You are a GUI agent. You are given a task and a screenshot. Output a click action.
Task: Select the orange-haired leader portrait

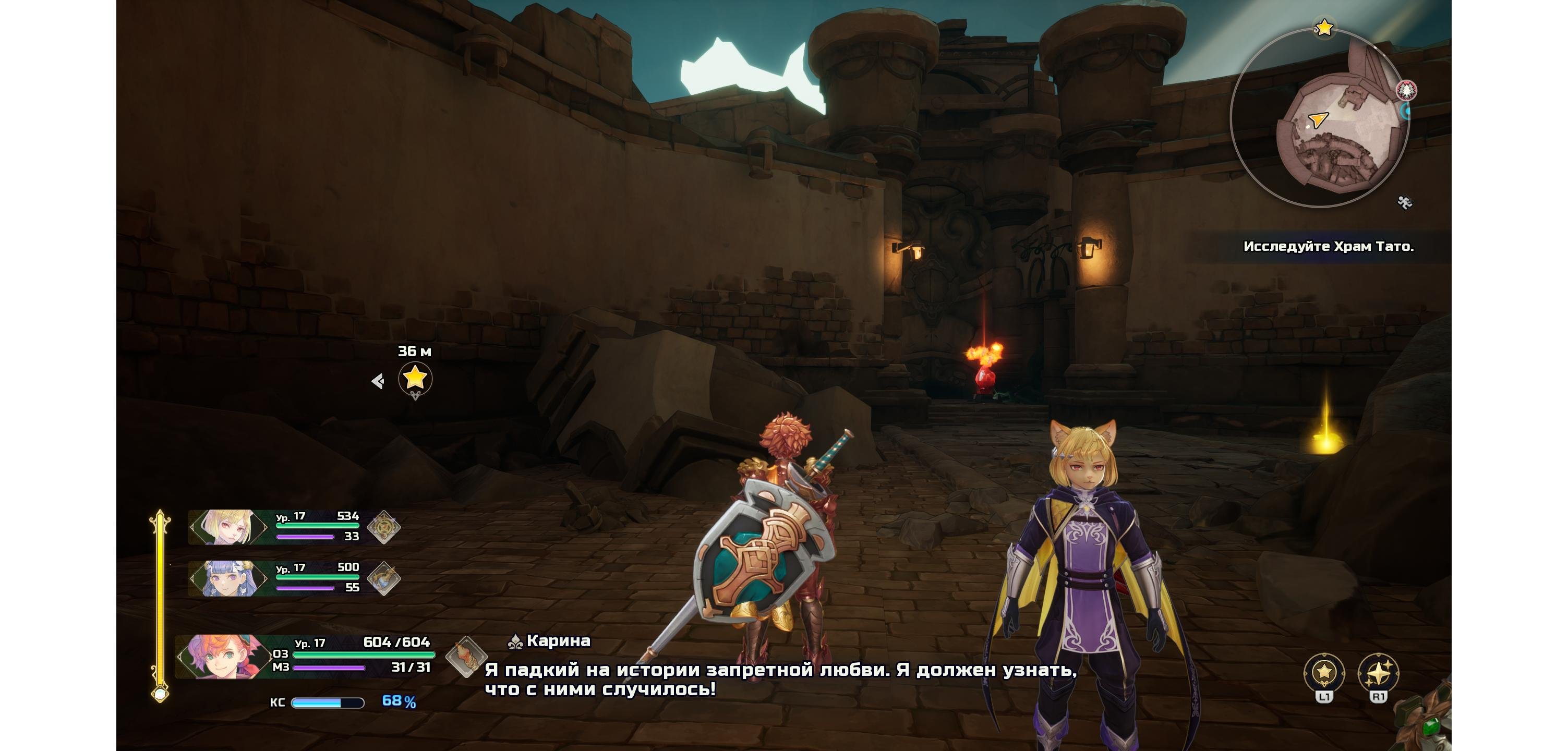222,657
